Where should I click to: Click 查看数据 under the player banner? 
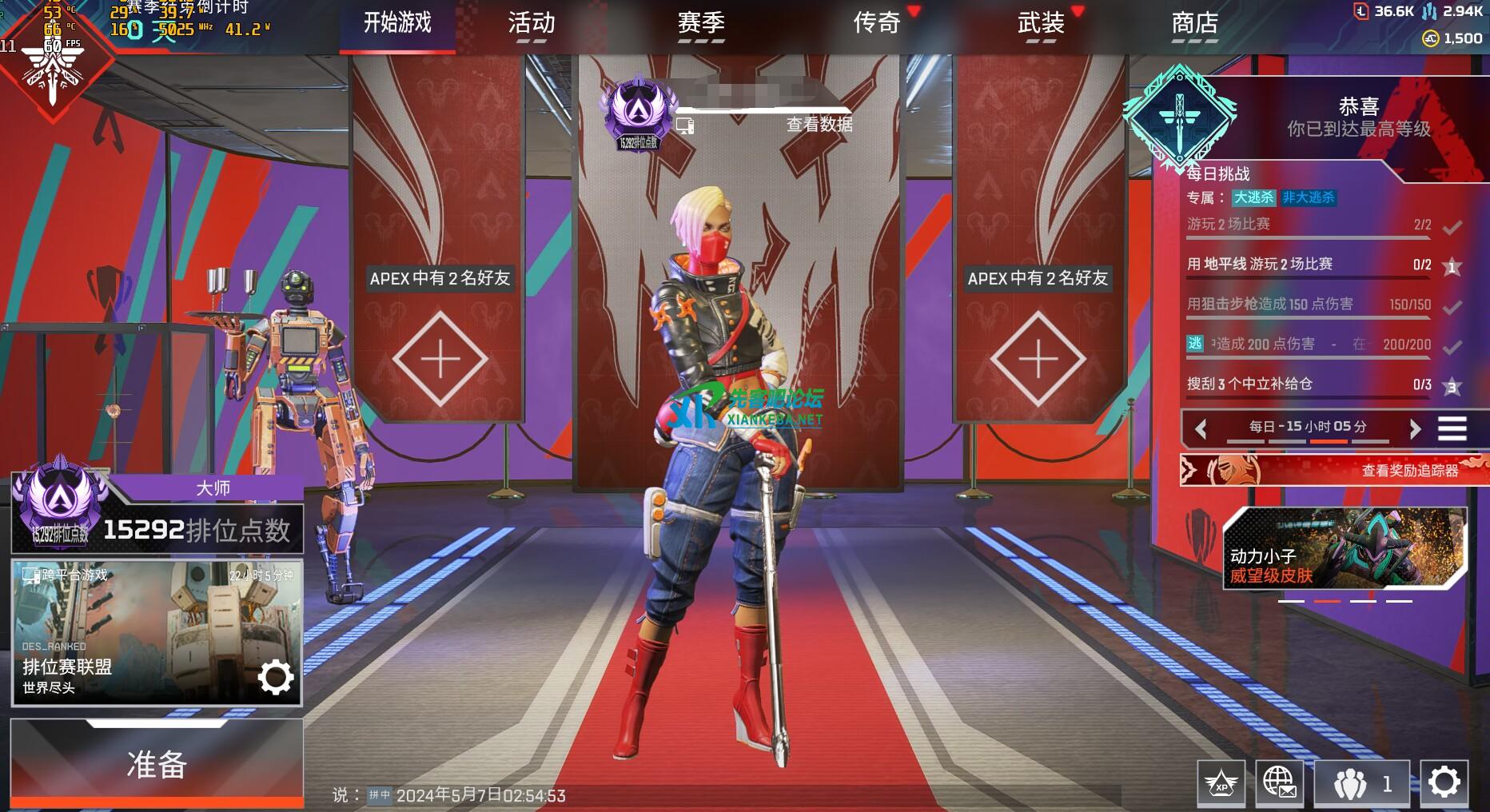point(819,125)
